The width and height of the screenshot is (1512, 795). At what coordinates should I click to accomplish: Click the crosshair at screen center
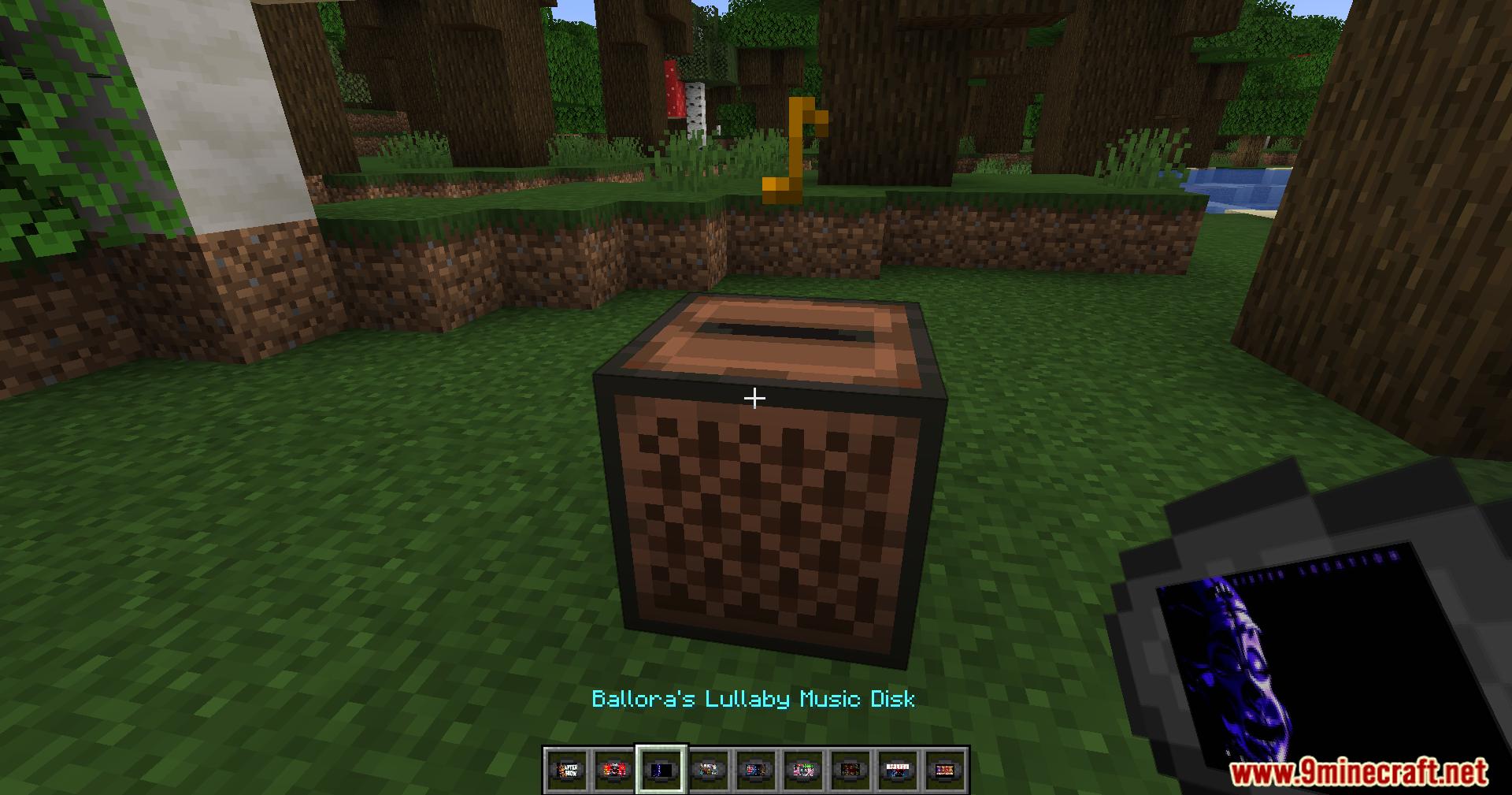pos(755,398)
